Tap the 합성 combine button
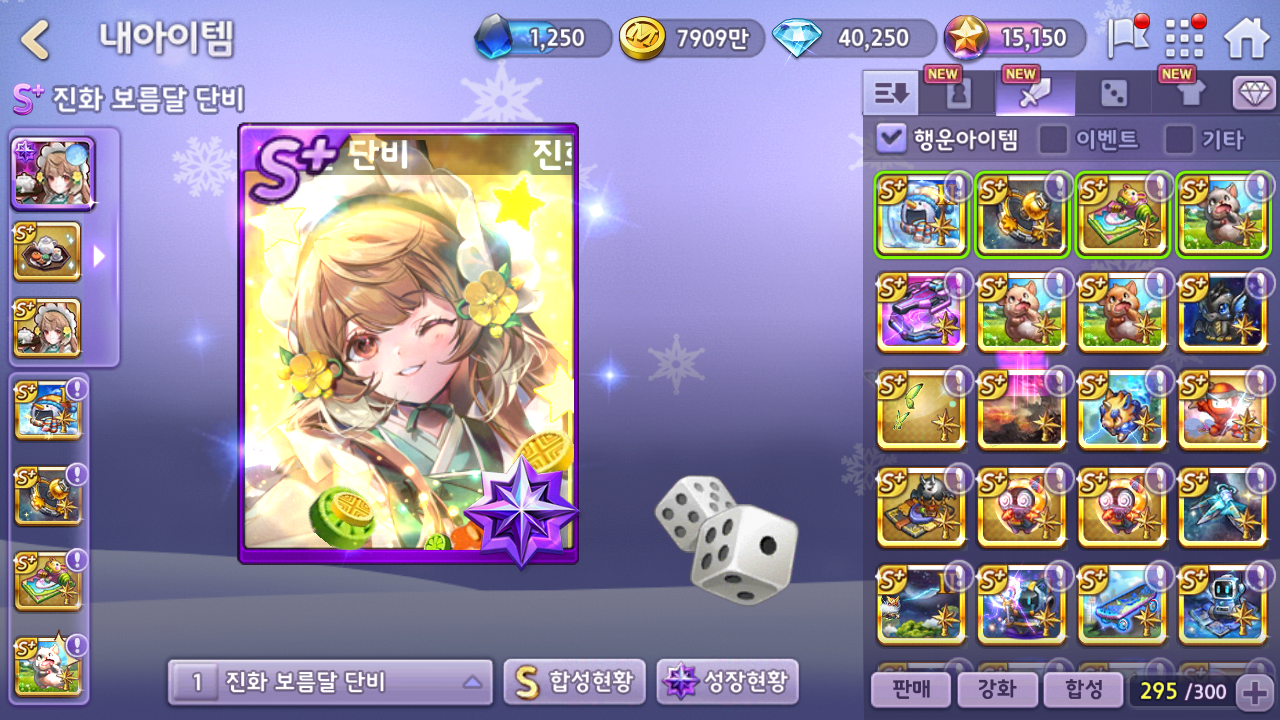Screen dimensions: 1280x720 click(1081, 689)
